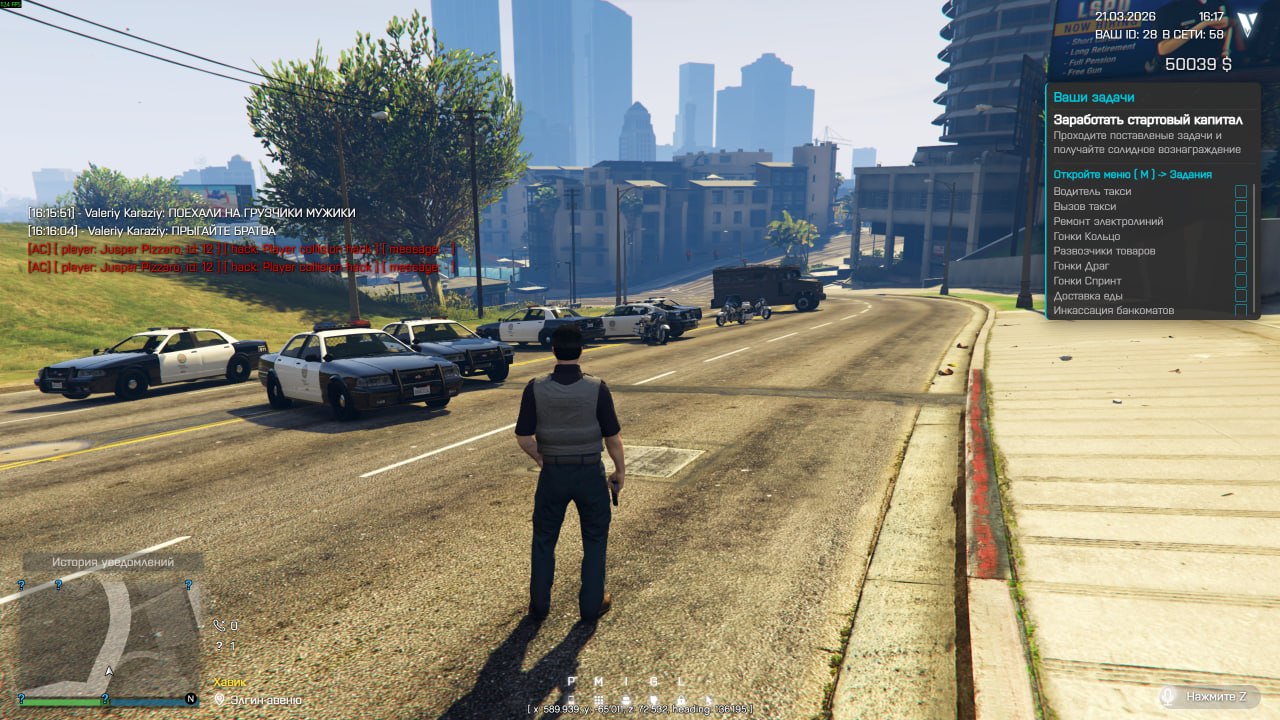The width and height of the screenshot is (1280, 720).
Task: Click the lock hotkey icon
Action: pos(681,700)
